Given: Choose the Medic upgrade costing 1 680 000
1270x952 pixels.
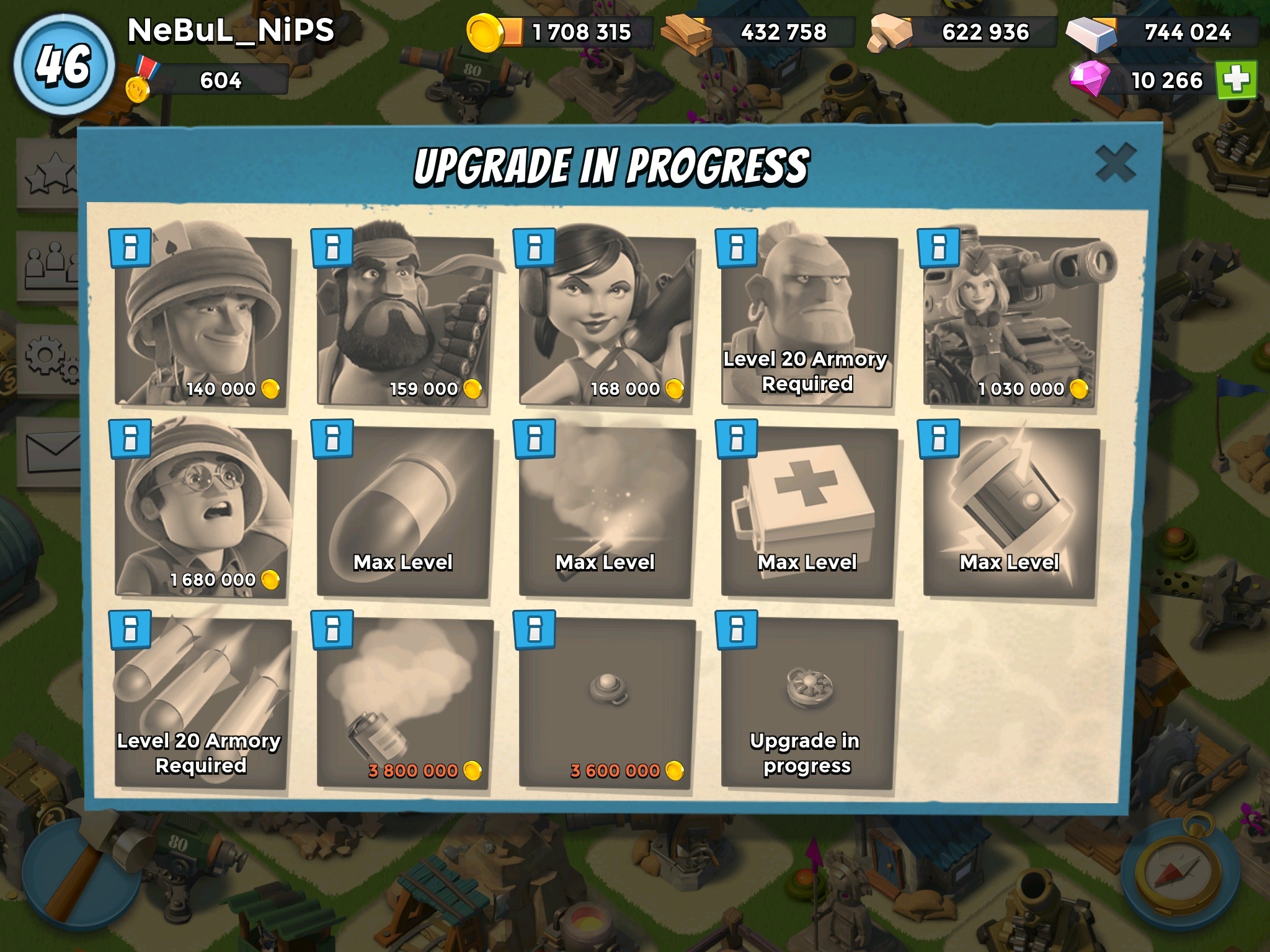Looking at the screenshot, I should [x=203, y=512].
